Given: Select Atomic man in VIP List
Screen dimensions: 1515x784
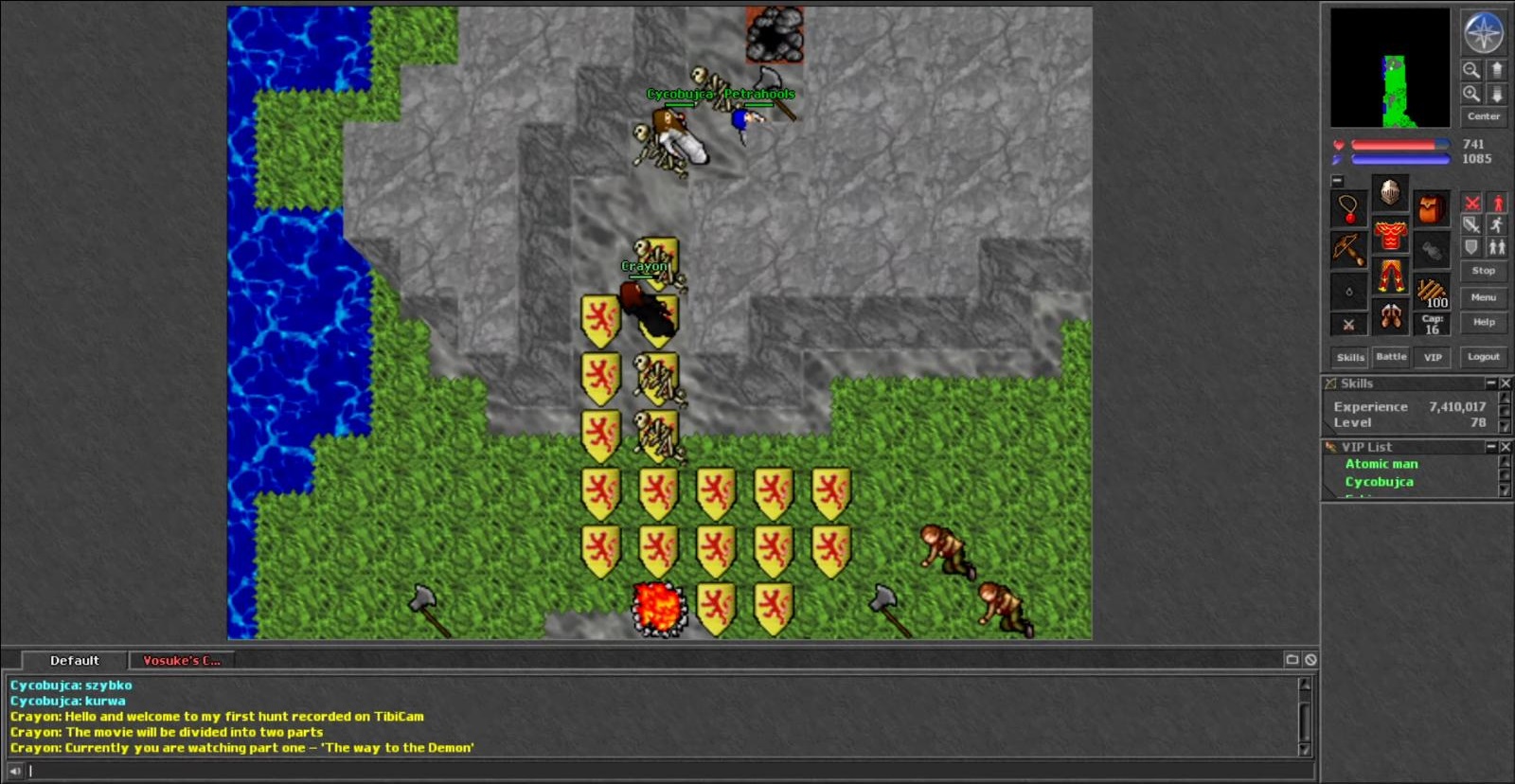Looking at the screenshot, I should [1381, 464].
